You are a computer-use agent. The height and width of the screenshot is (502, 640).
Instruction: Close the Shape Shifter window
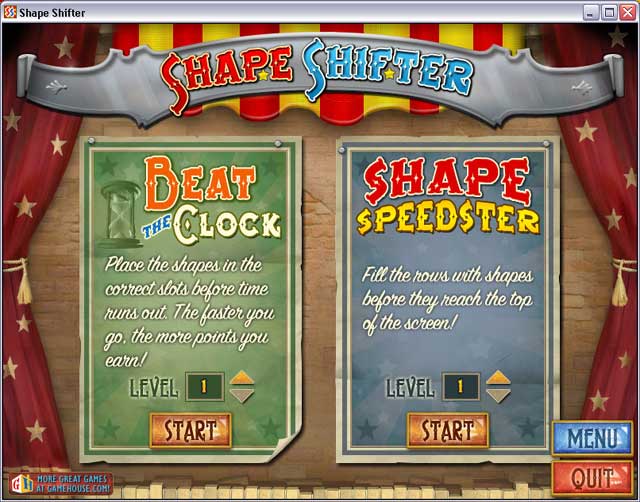[627, 11]
